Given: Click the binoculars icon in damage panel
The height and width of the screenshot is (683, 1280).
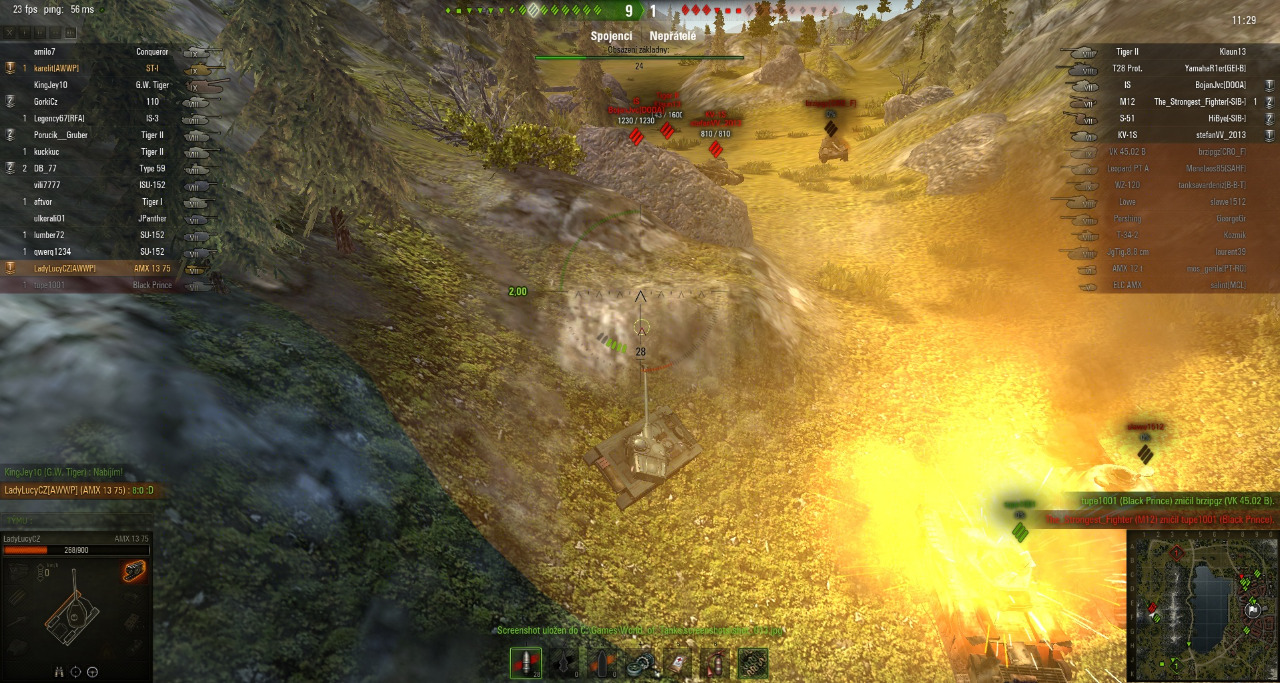Looking at the screenshot, I should click(x=57, y=672).
